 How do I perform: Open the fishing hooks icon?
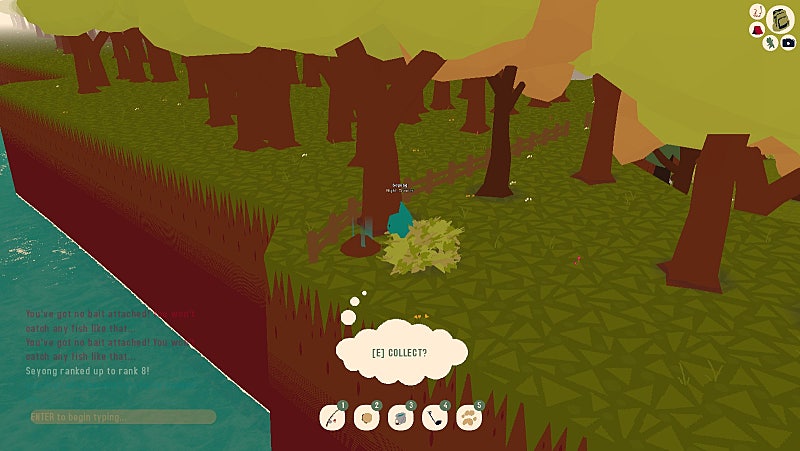coord(758,12)
